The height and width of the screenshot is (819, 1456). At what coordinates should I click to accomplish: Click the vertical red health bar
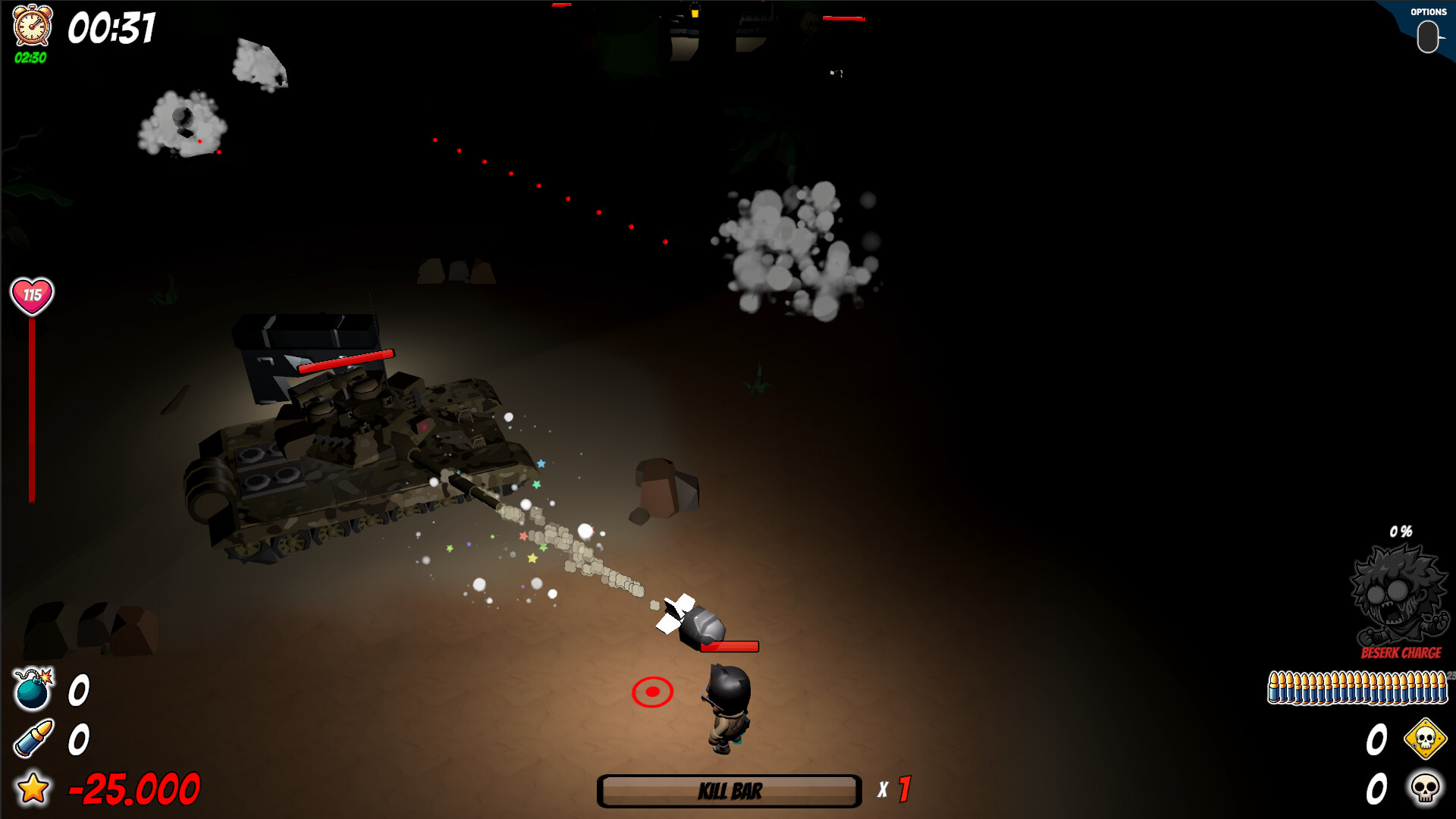(x=30, y=409)
